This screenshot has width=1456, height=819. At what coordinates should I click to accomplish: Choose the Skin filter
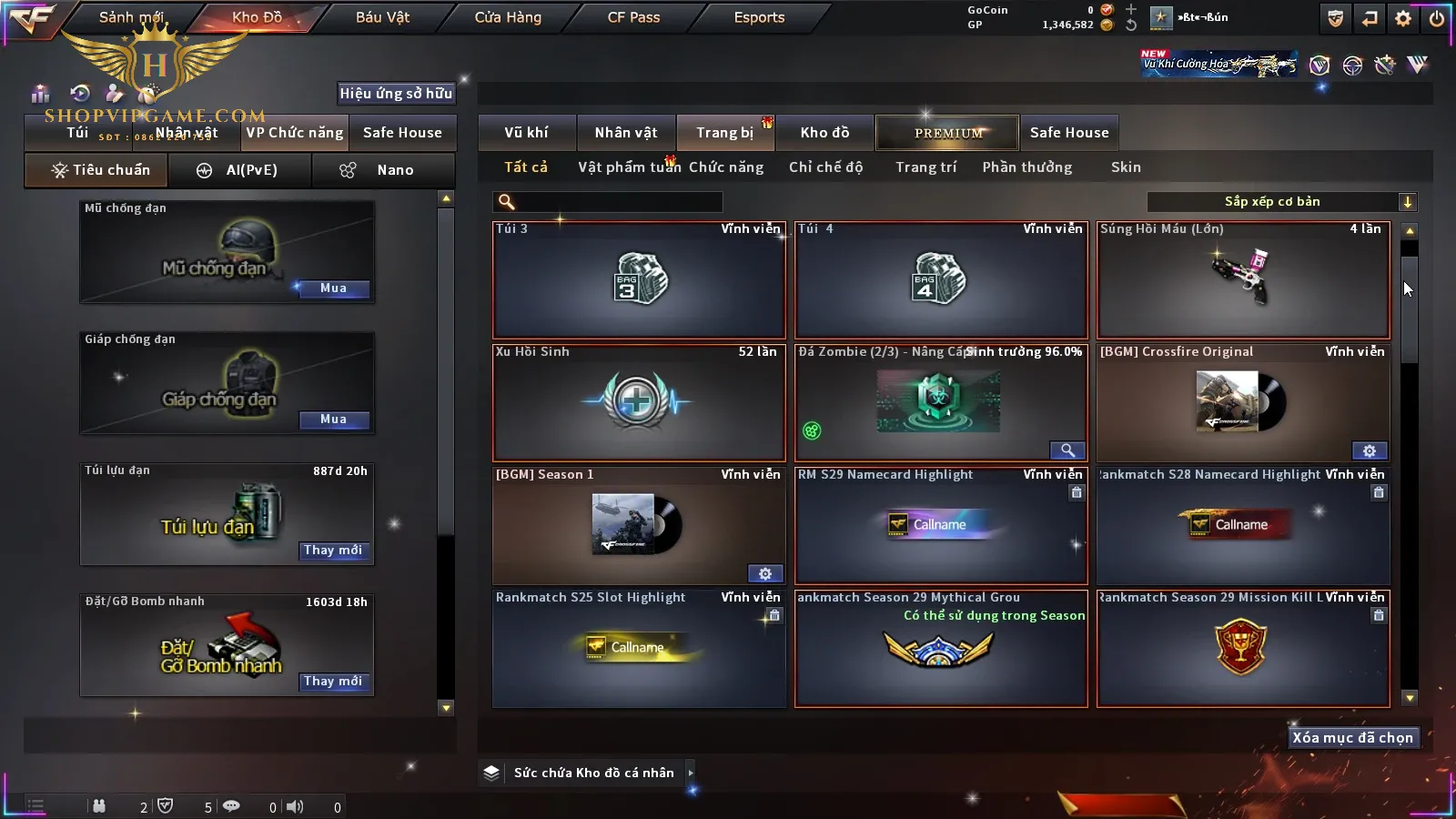pyautogui.click(x=1126, y=167)
